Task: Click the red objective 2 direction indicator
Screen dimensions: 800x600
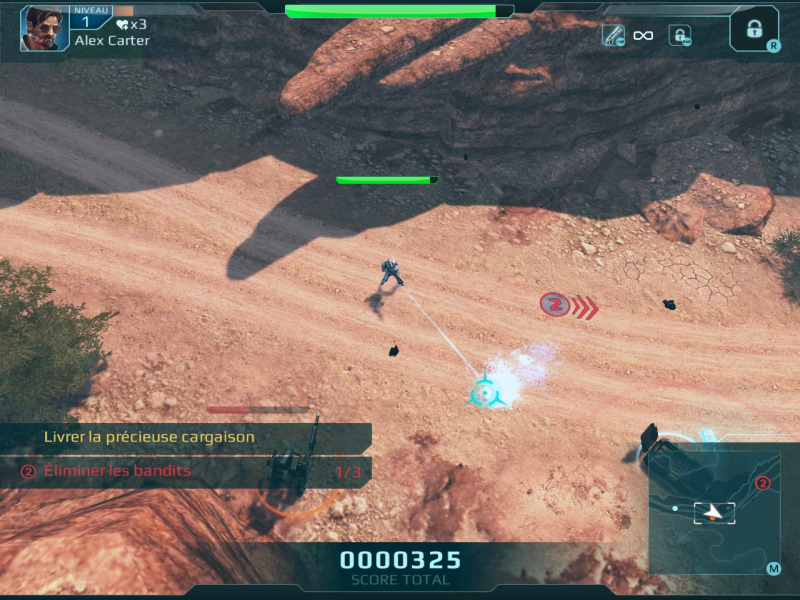Action: point(555,305)
